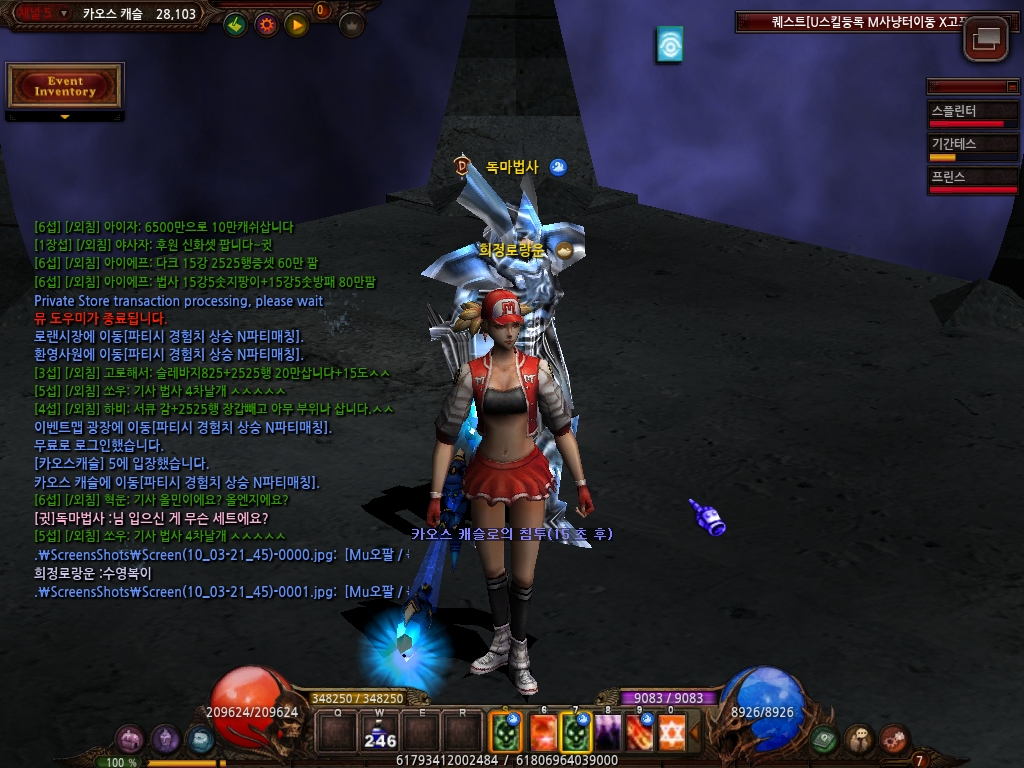
Task: Select party member 기간테스
Action: point(972,147)
